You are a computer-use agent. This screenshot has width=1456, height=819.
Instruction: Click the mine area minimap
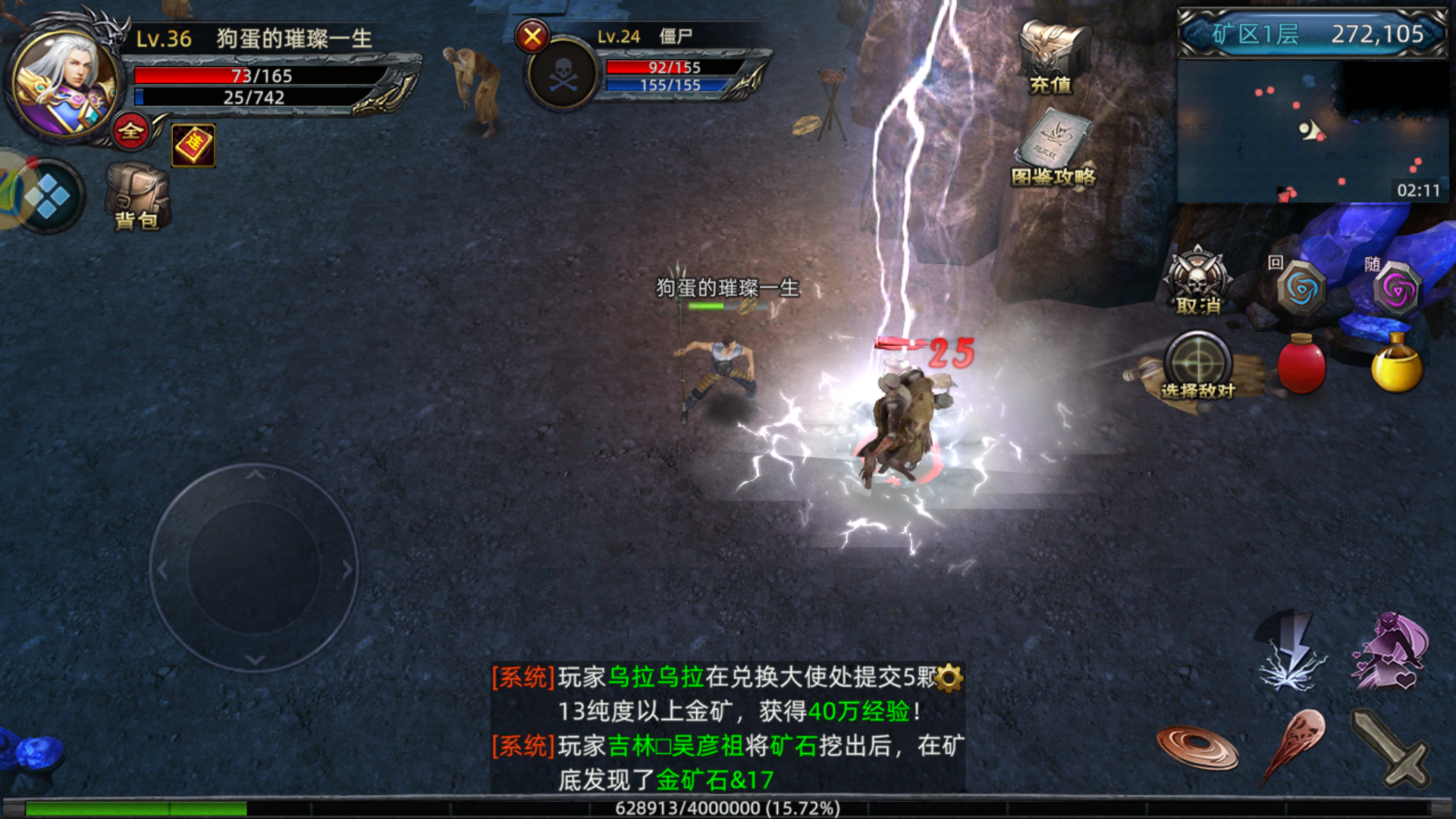click(1313, 130)
